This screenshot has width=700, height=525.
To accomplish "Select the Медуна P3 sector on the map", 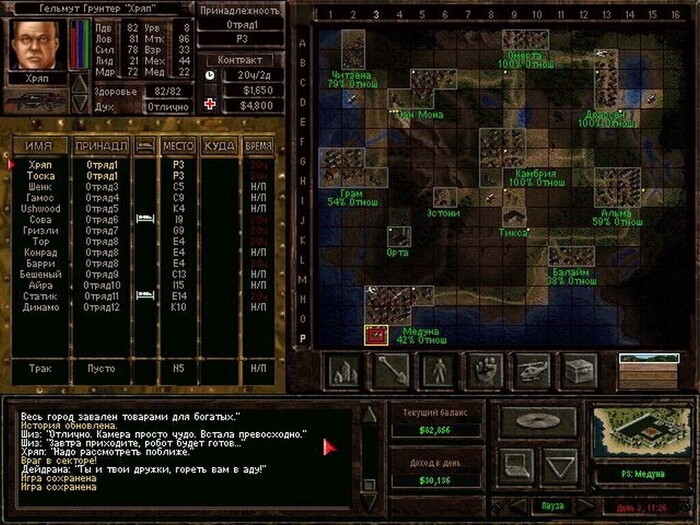I will click(376, 335).
